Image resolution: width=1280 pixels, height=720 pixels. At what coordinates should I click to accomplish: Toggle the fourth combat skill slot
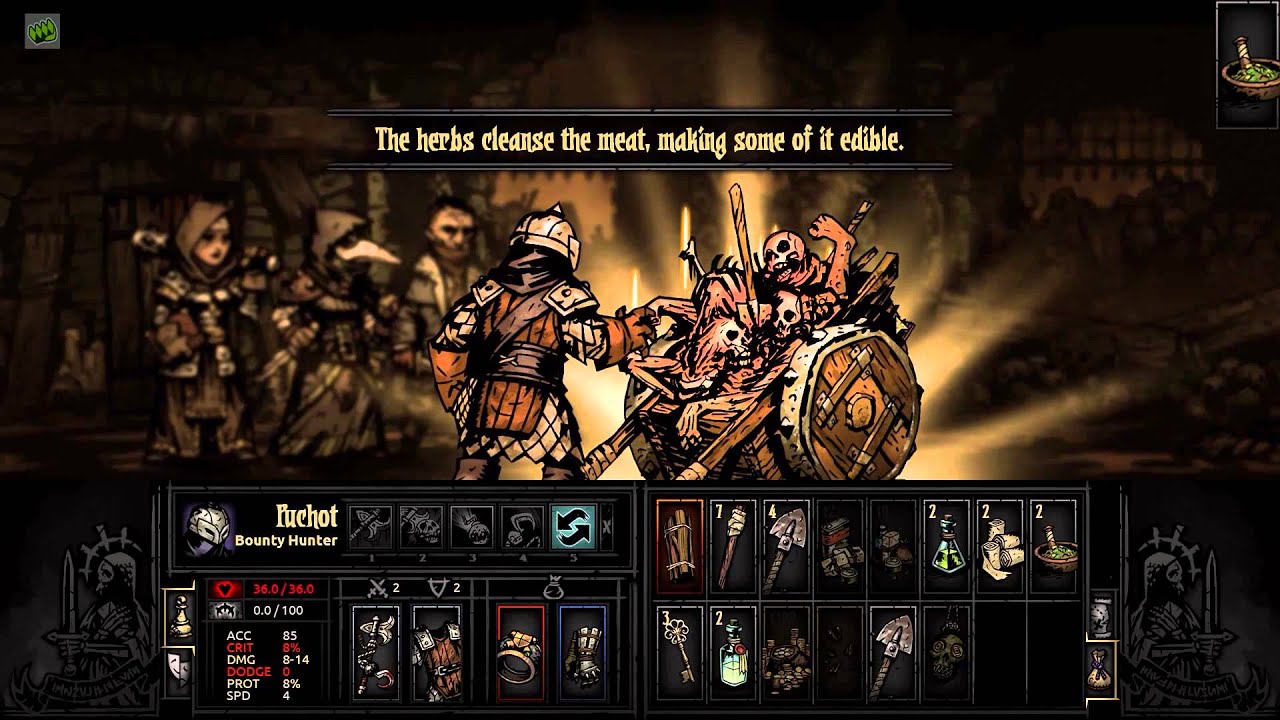(x=522, y=525)
